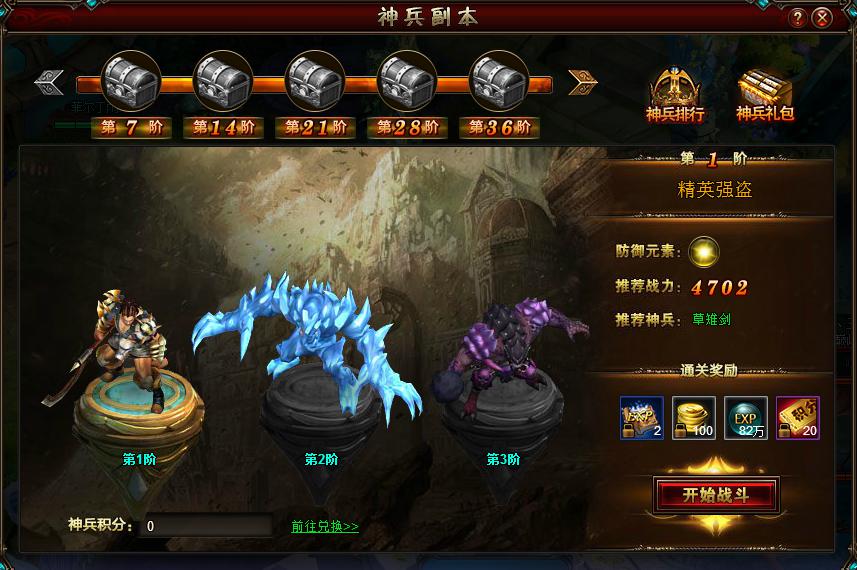Screen dimensions: 857x570
Task: Start the battle with 开始战斗
Action: pyautogui.click(x=715, y=495)
